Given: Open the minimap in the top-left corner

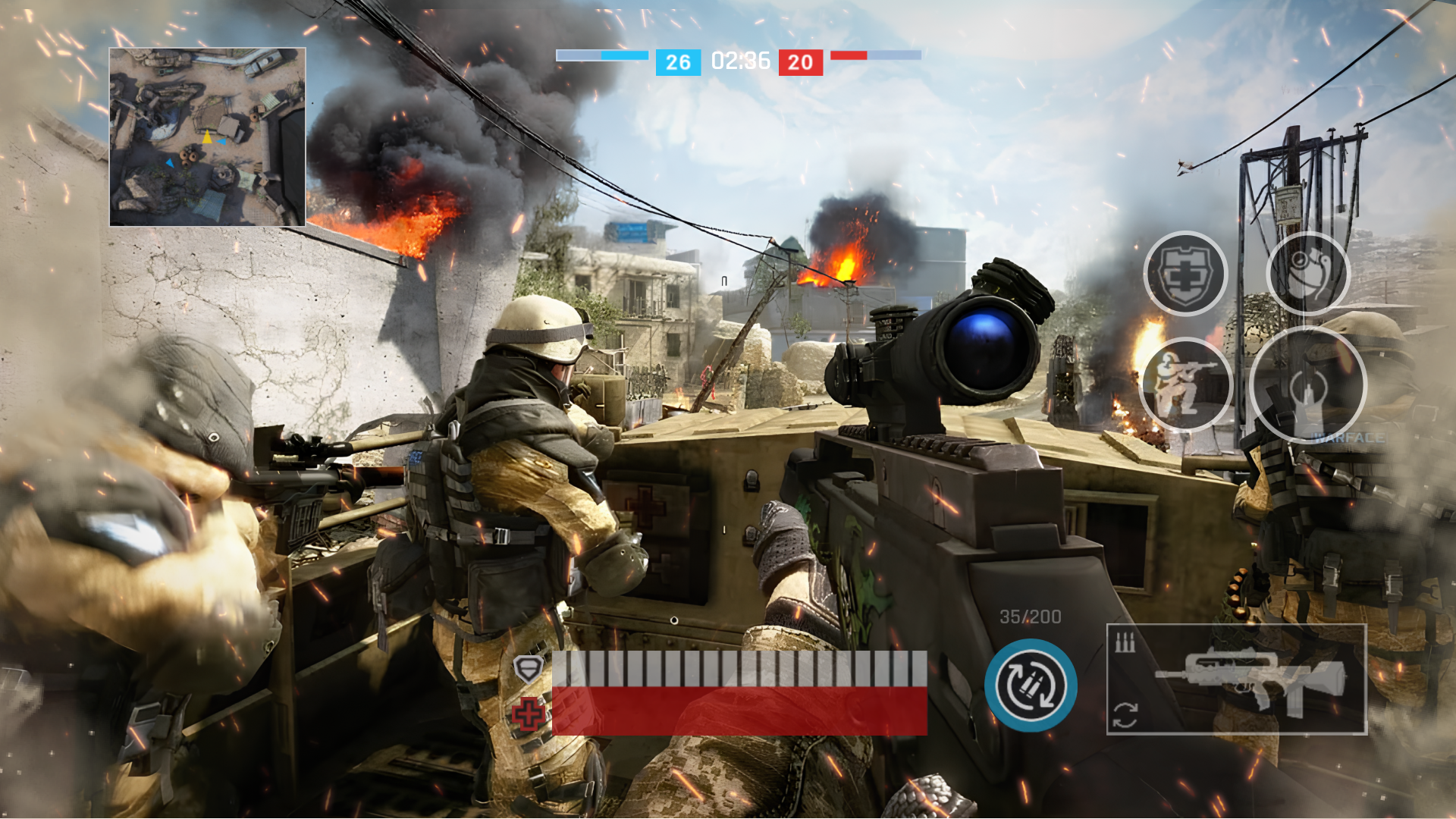Looking at the screenshot, I should pos(206,136).
